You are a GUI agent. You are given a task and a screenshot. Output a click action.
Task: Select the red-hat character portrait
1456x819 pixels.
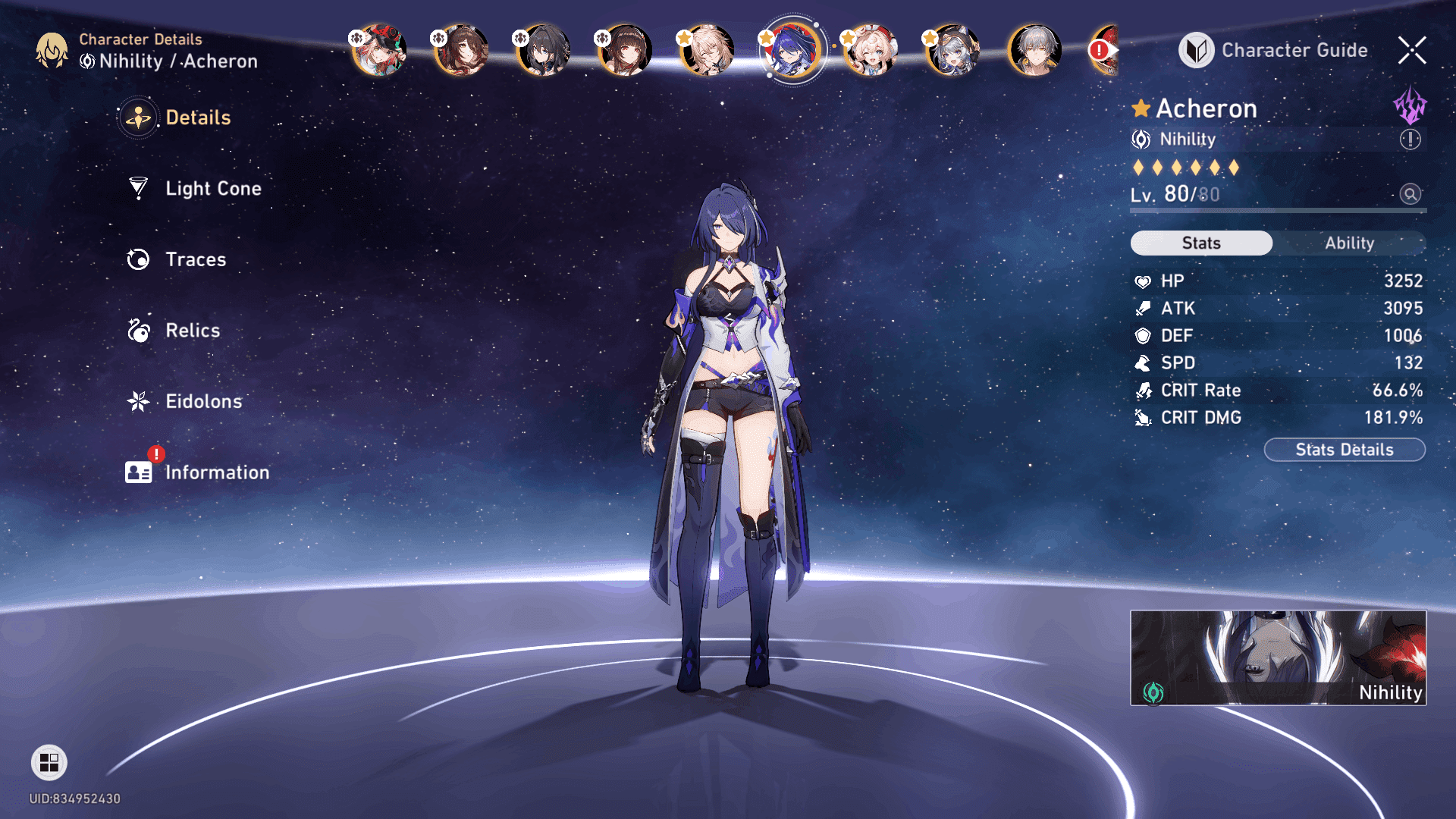click(378, 51)
